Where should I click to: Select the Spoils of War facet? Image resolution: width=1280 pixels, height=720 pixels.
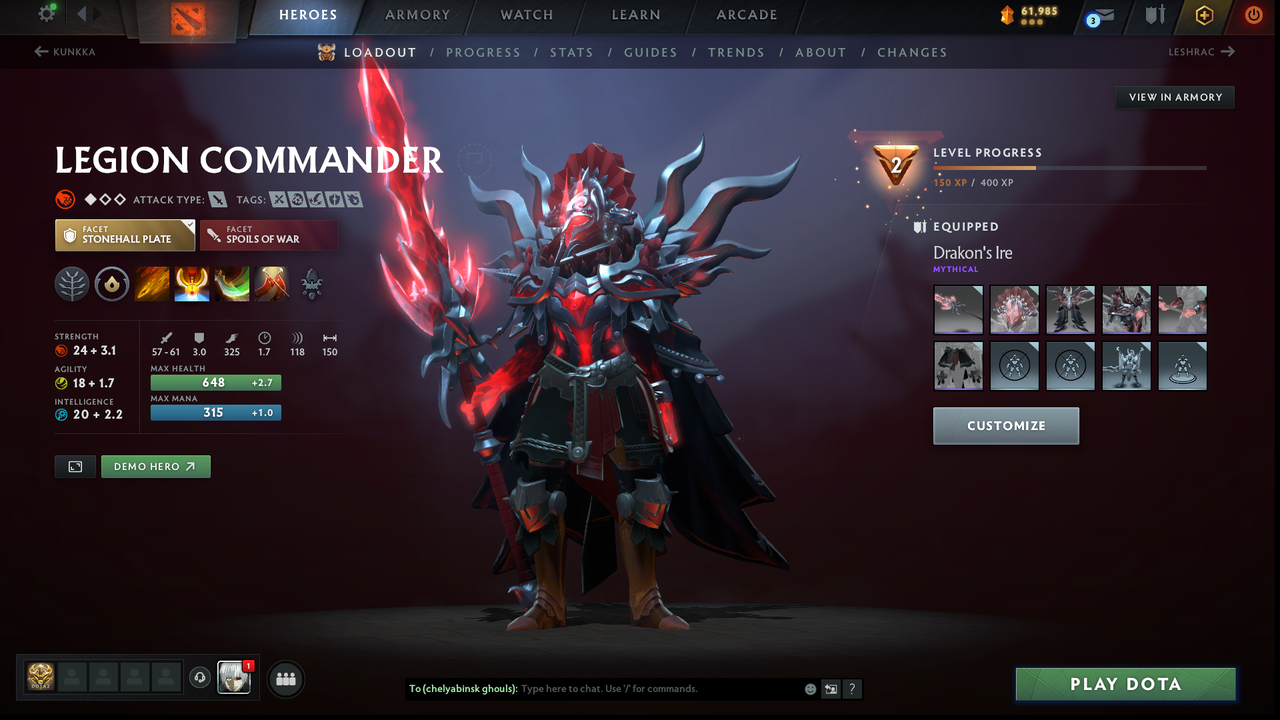tap(269, 235)
